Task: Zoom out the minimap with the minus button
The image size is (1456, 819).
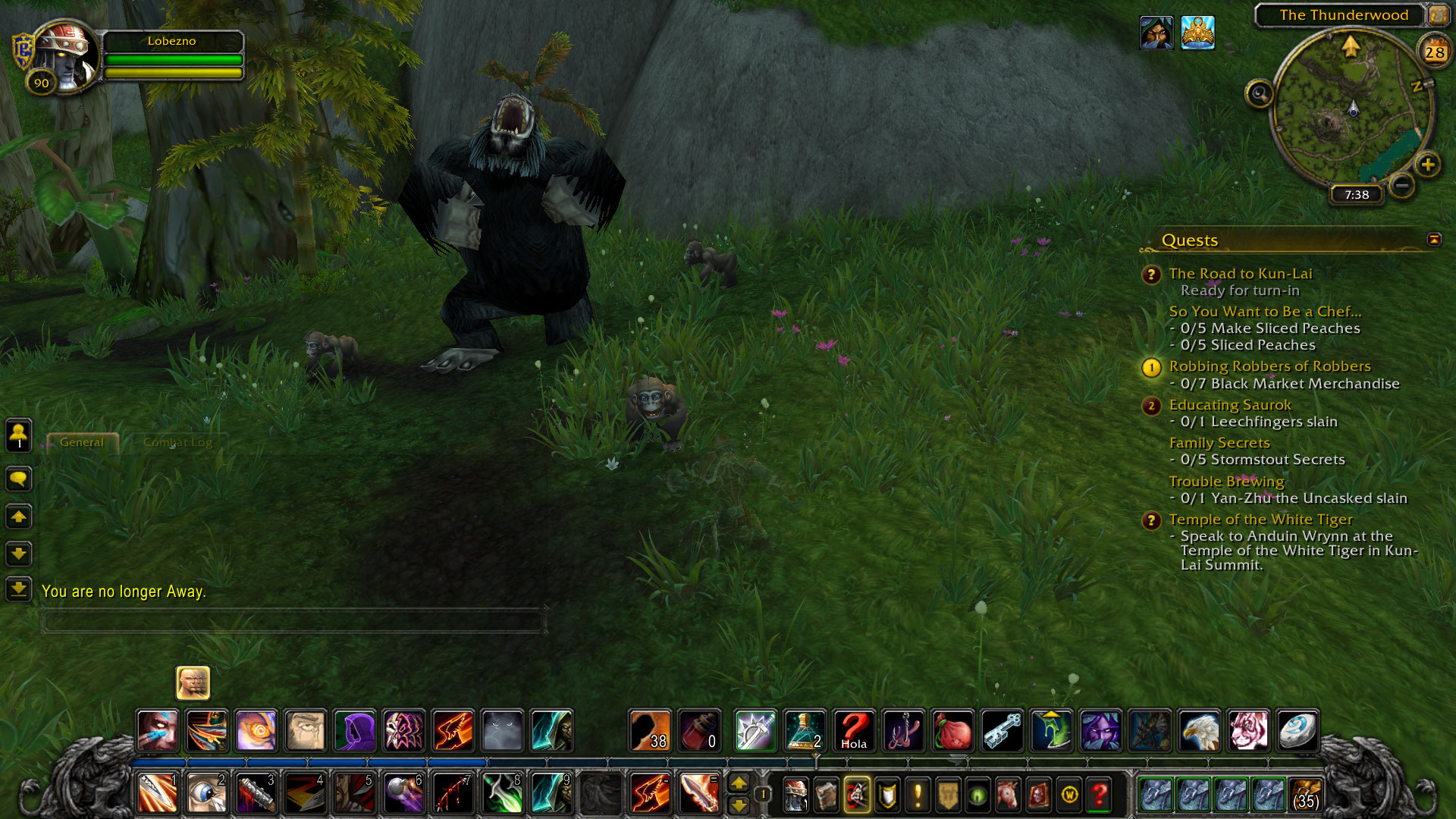Action: pyautogui.click(x=1402, y=185)
